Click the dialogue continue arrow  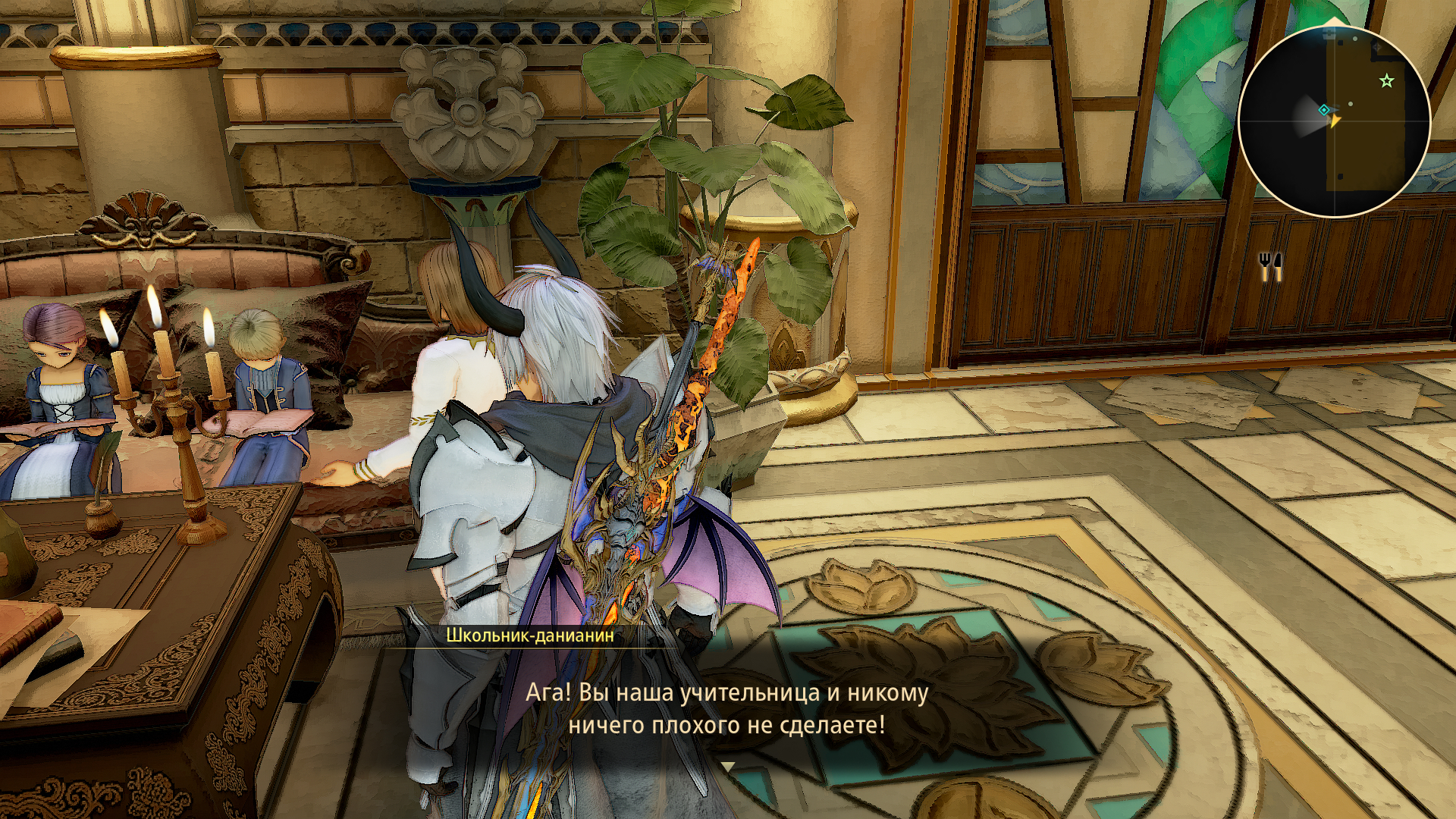point(727,767)
